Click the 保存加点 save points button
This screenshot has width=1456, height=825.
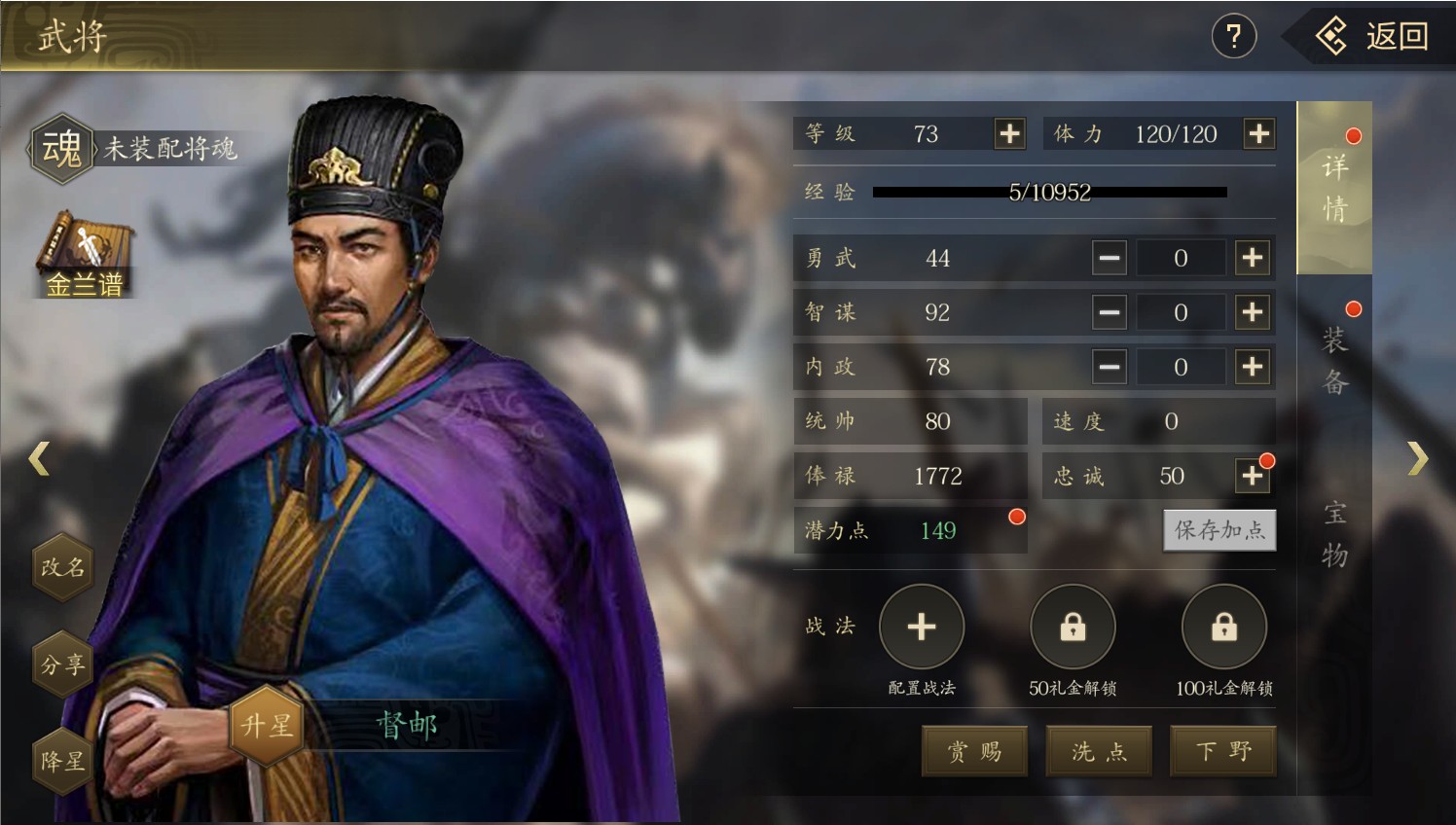coord(1219,530)
